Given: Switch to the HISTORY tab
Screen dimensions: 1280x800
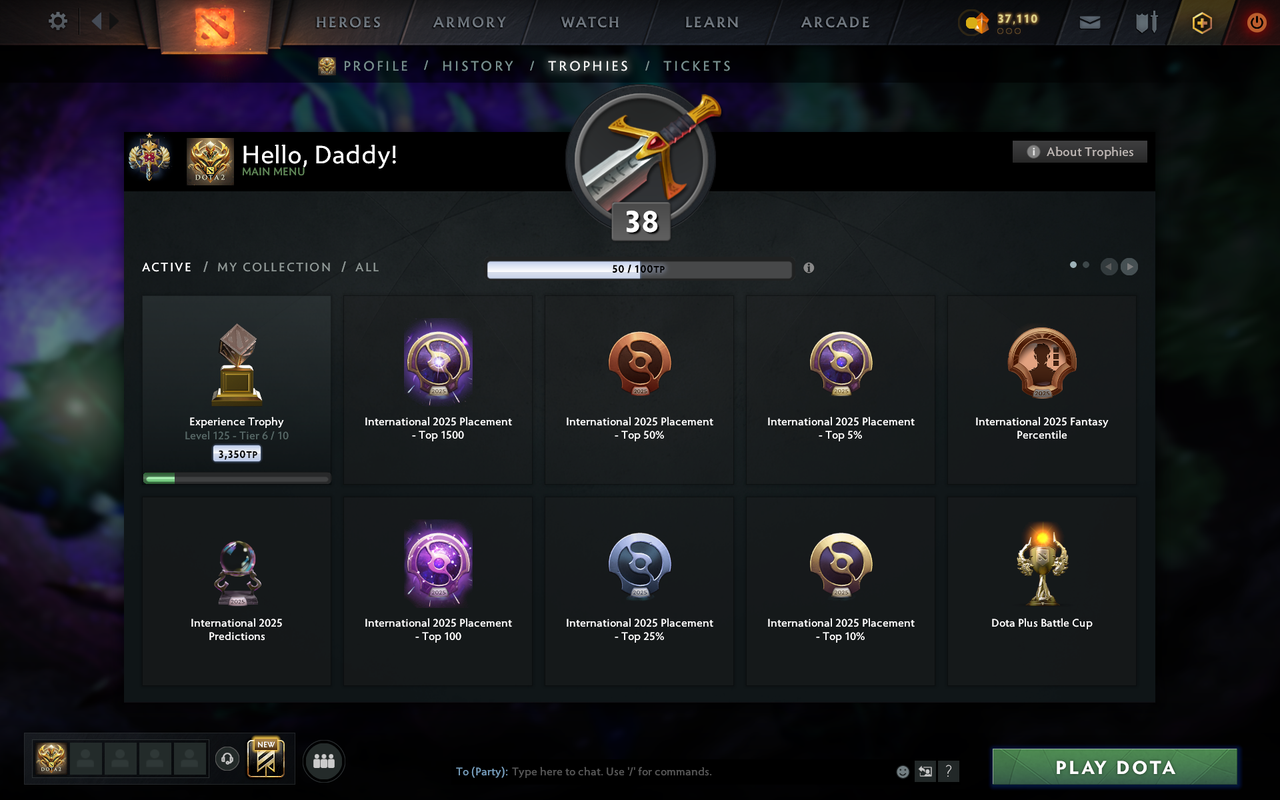Looking at the screenshot, I should (478, 65).
